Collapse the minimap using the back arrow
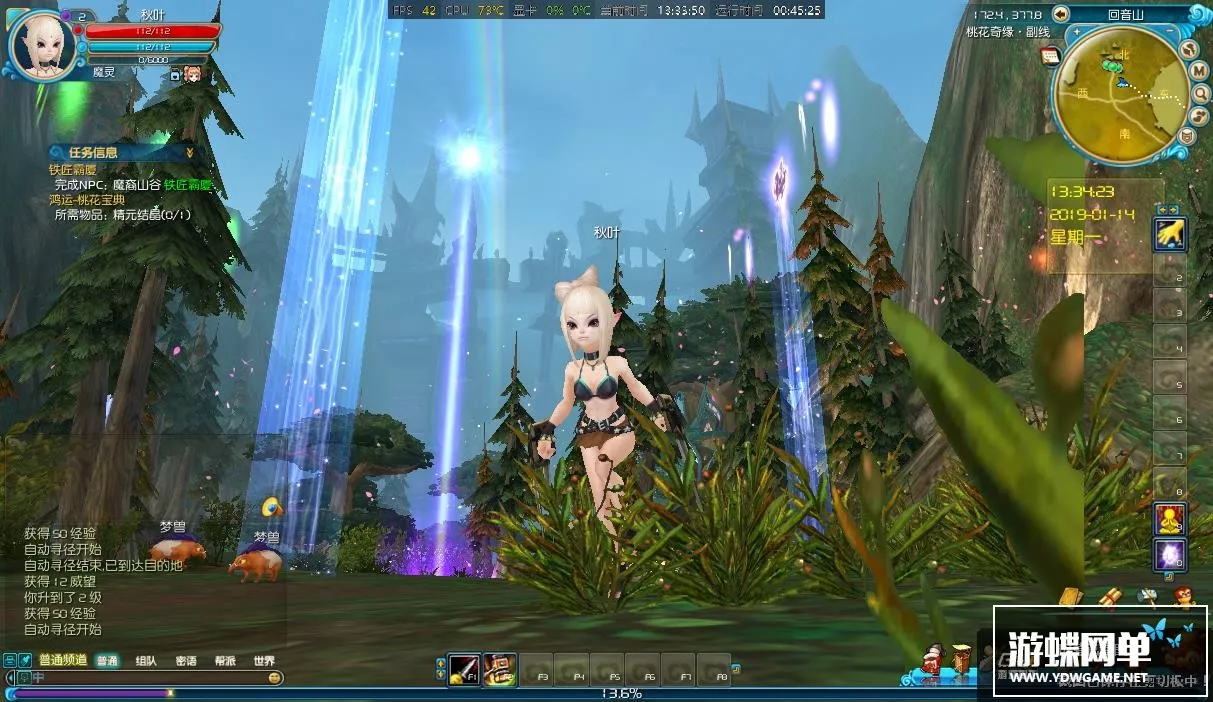 coord(1061,14)
